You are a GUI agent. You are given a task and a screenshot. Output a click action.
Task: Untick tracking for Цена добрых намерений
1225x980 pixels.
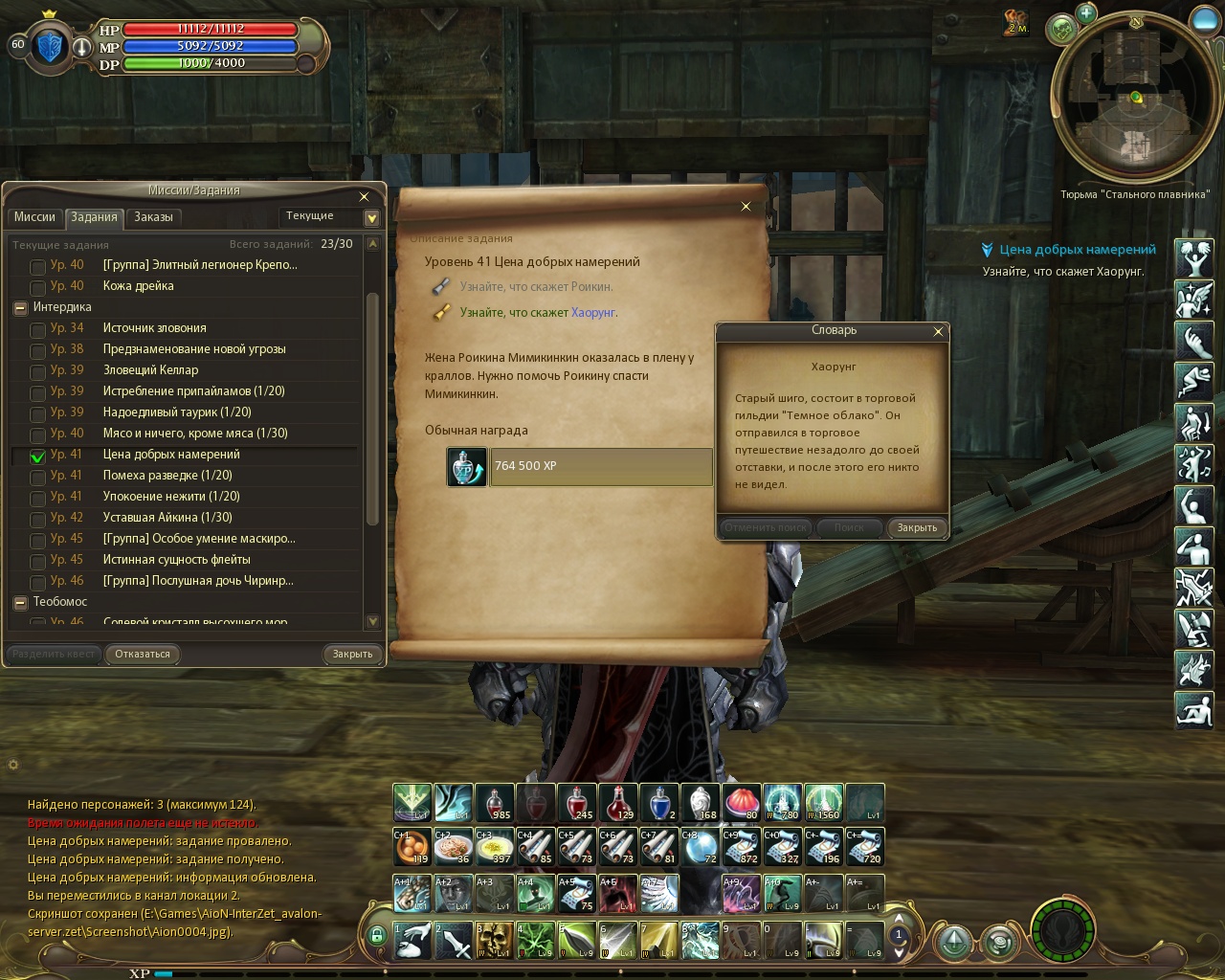37,457
